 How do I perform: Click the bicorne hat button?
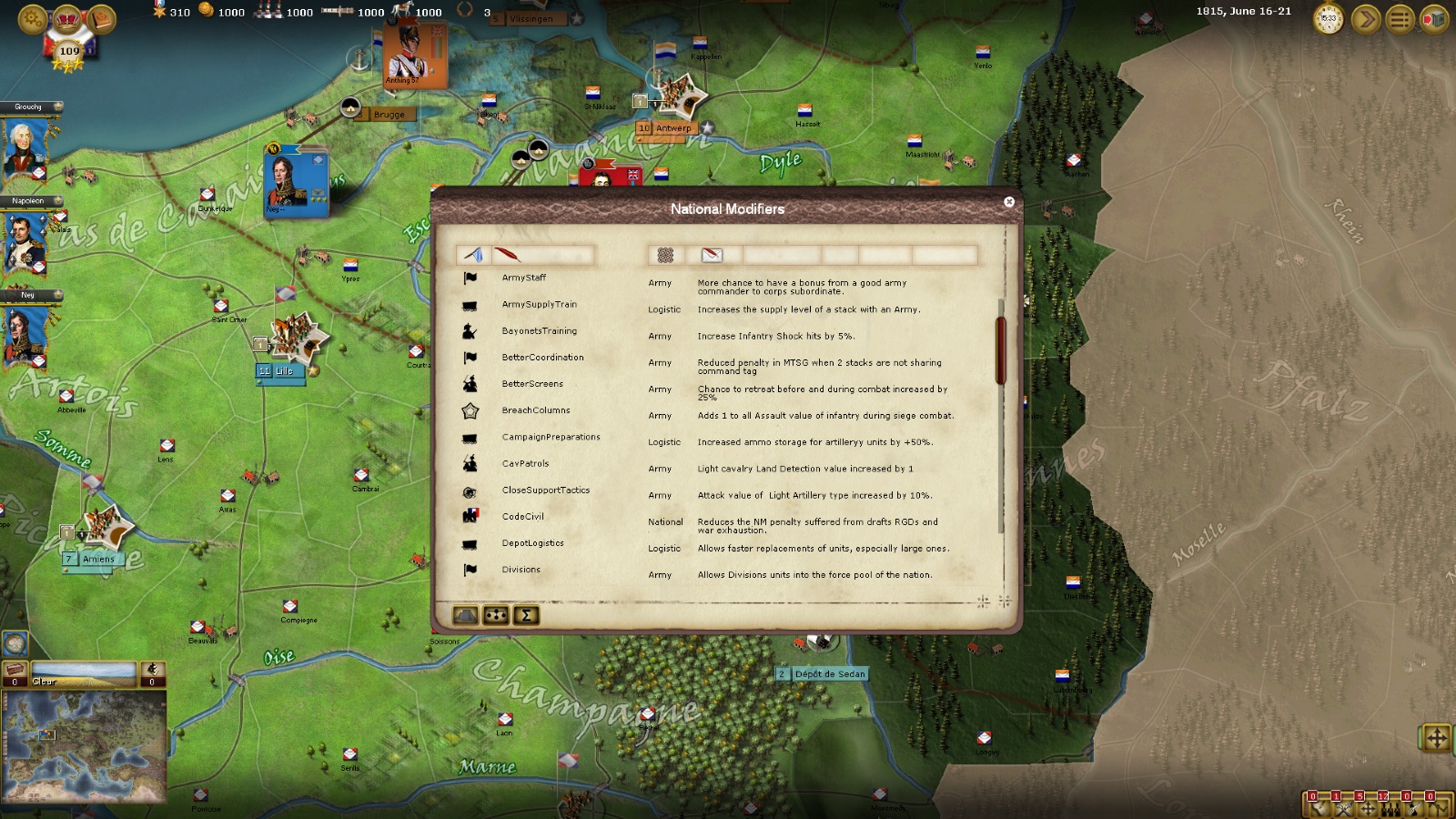[466, 616]
